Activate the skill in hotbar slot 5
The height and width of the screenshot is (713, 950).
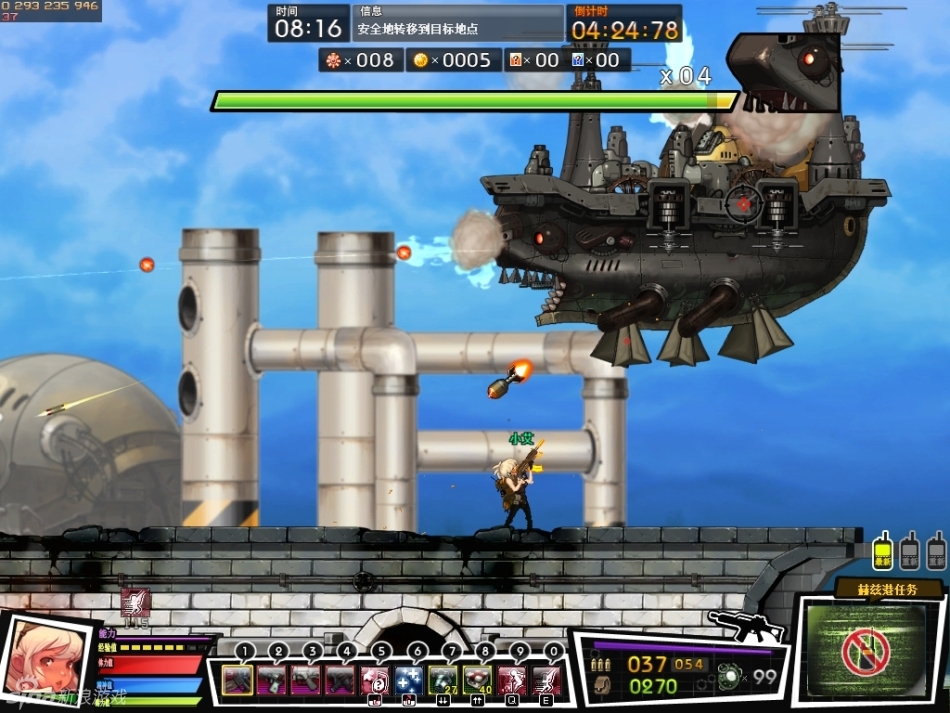coord(375,681)
